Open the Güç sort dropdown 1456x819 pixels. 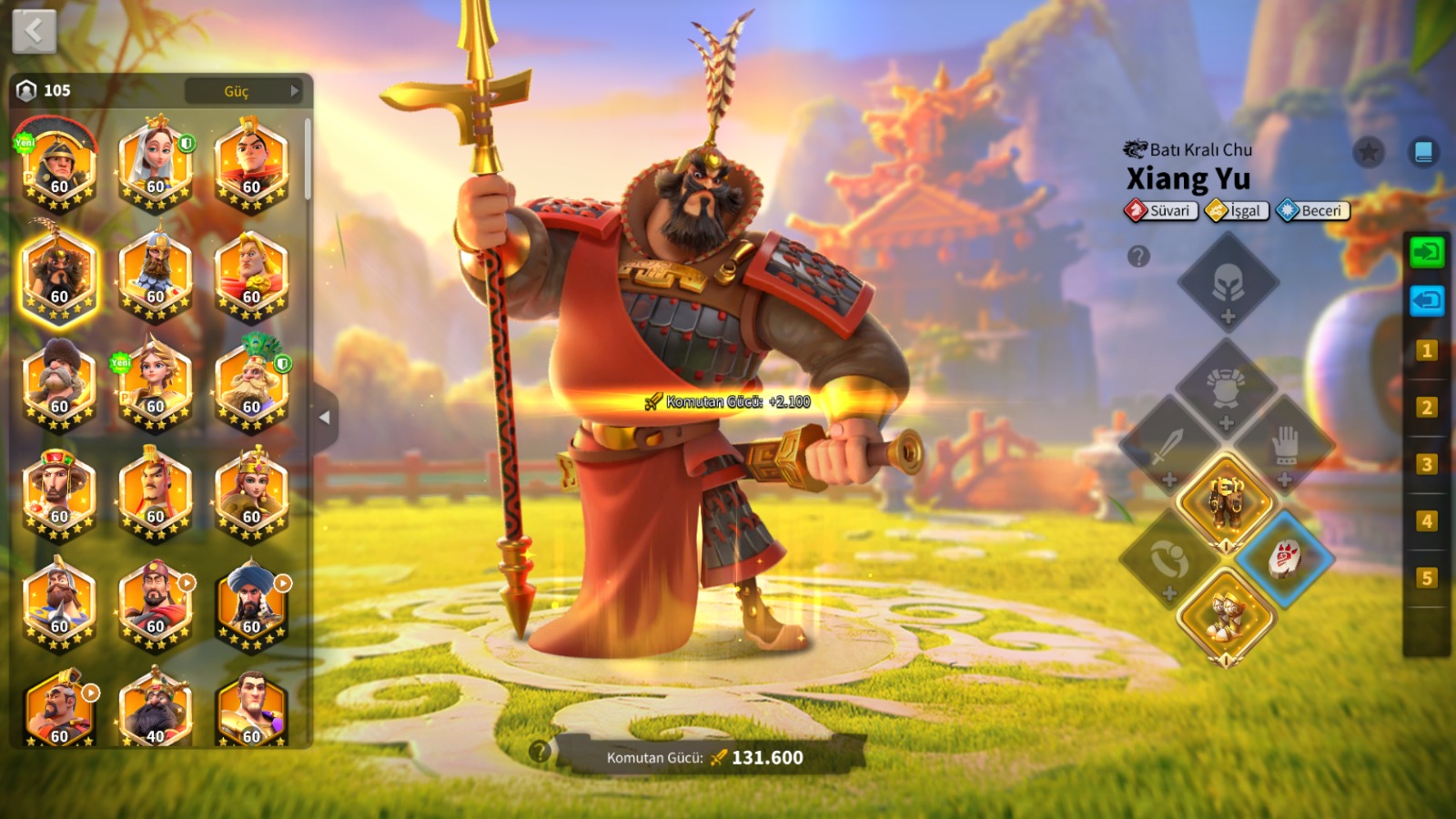tap(244, 91)
